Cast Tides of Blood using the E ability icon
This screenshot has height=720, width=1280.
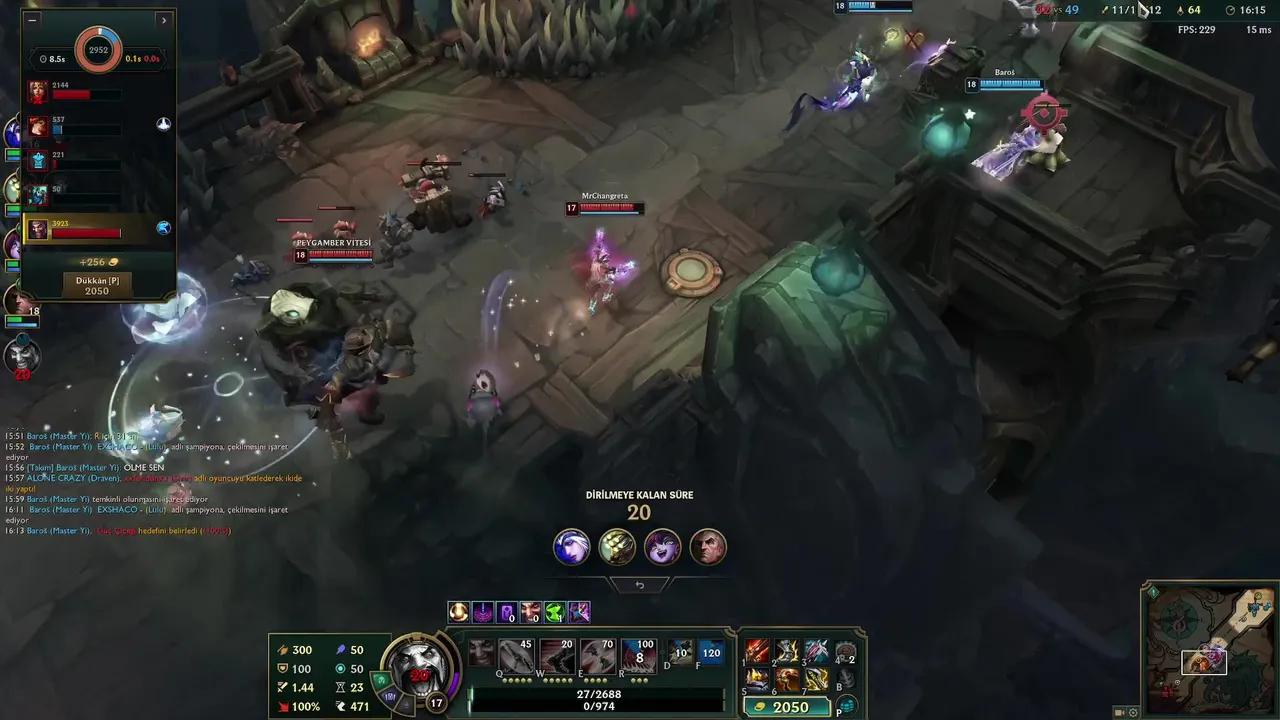[x=598, y=655]
